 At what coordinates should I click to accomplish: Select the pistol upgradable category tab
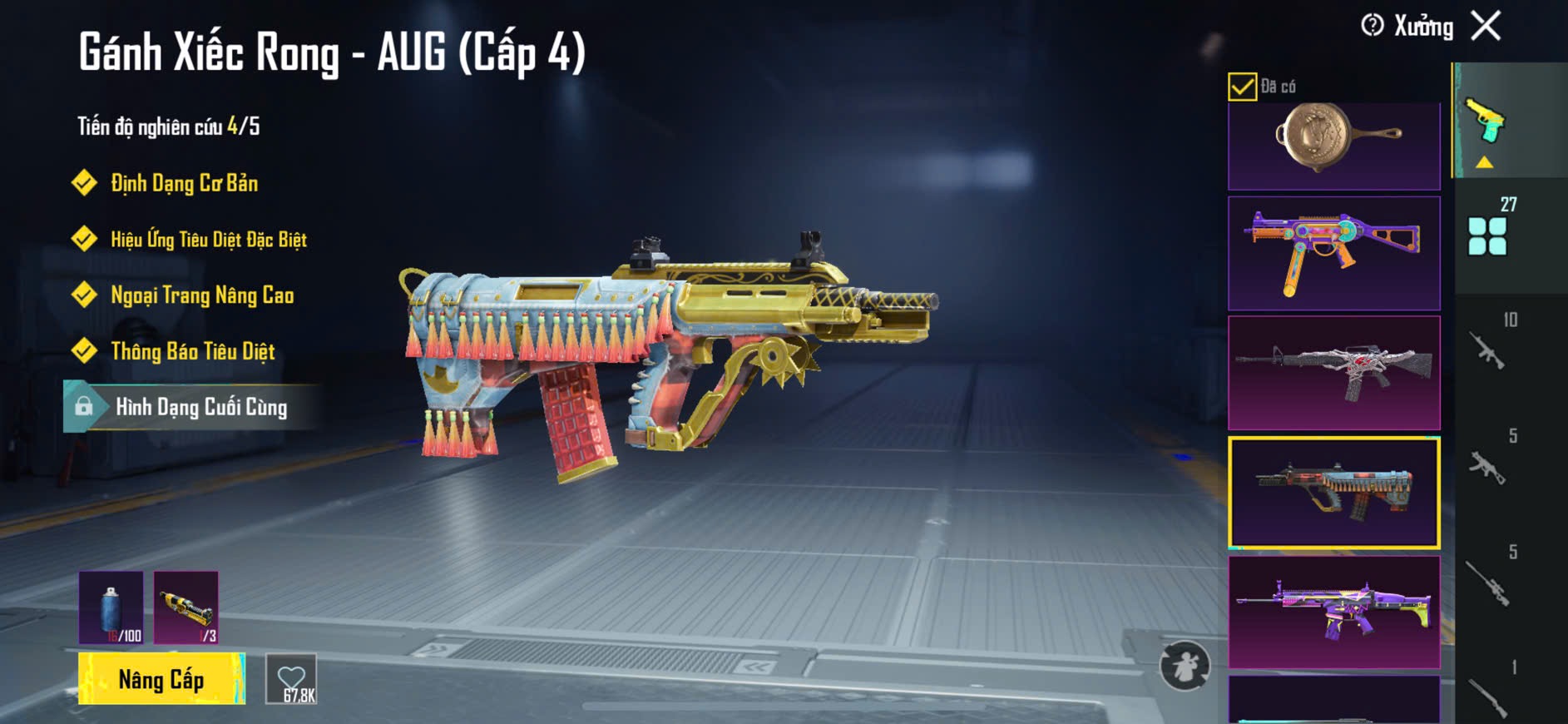tap(1487, 125)
